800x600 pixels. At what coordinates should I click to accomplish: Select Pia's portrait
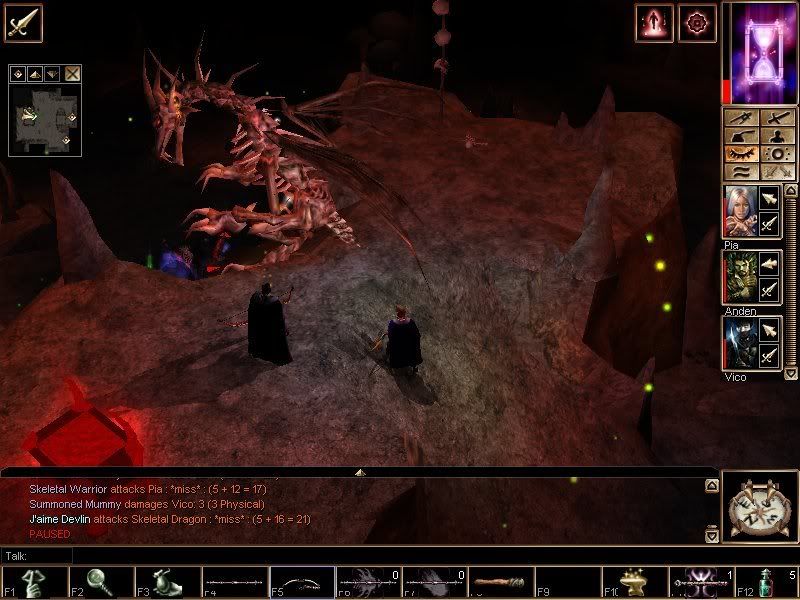point(739,212)
